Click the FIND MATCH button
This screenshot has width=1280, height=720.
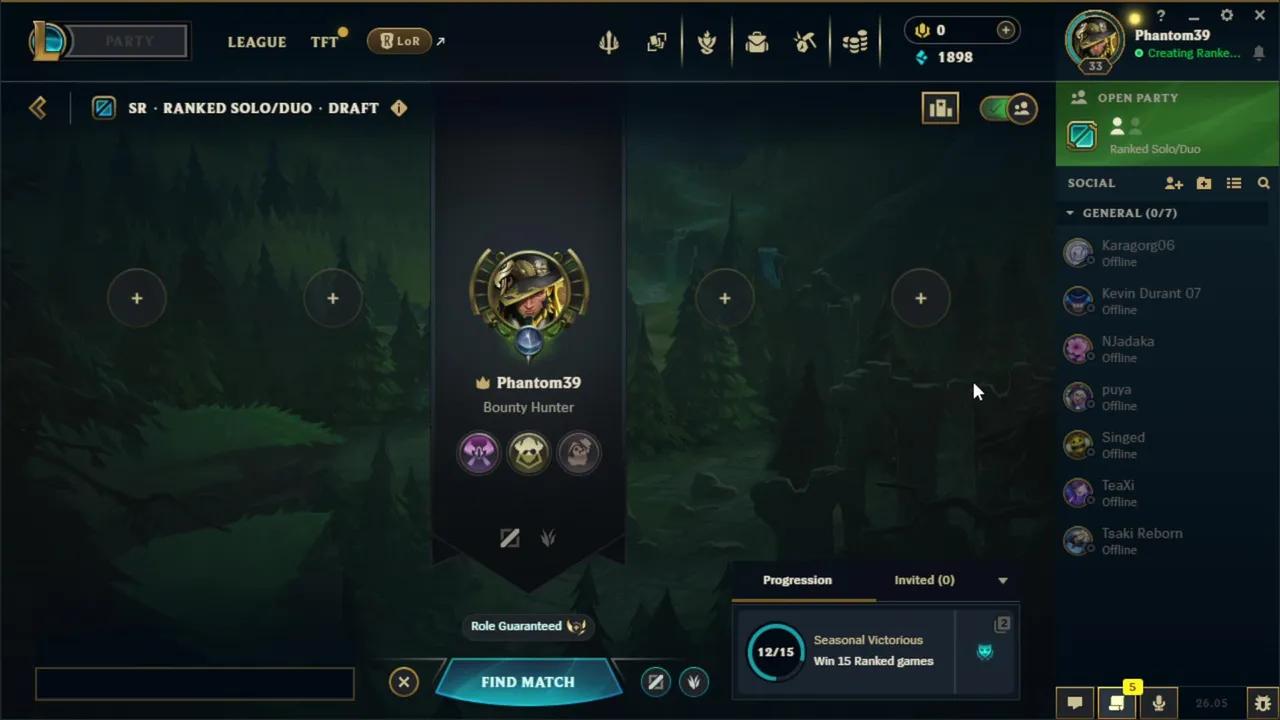[528, 681]
